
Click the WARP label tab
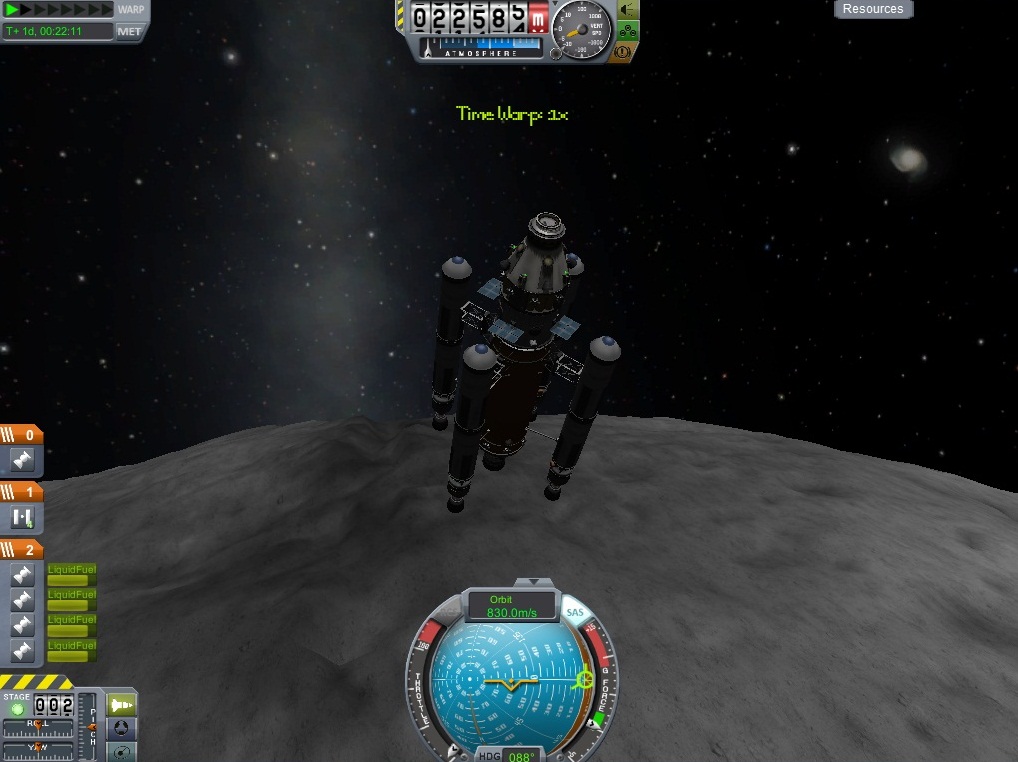(x=131, y=9)
